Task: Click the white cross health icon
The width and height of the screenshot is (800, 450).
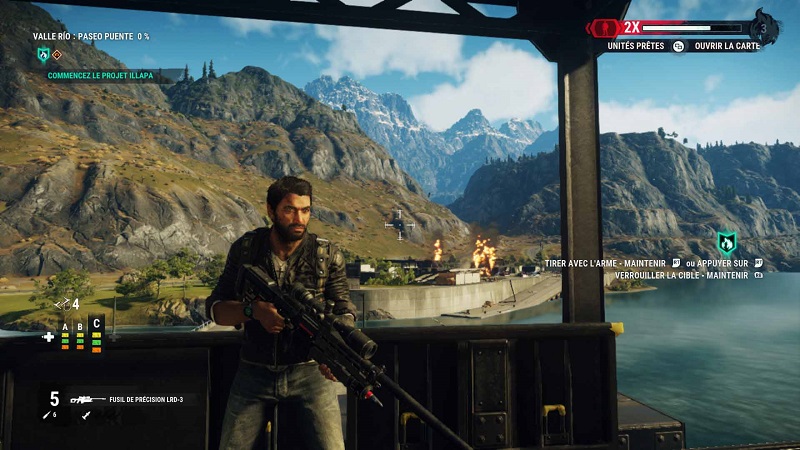Action: (48, 337)
